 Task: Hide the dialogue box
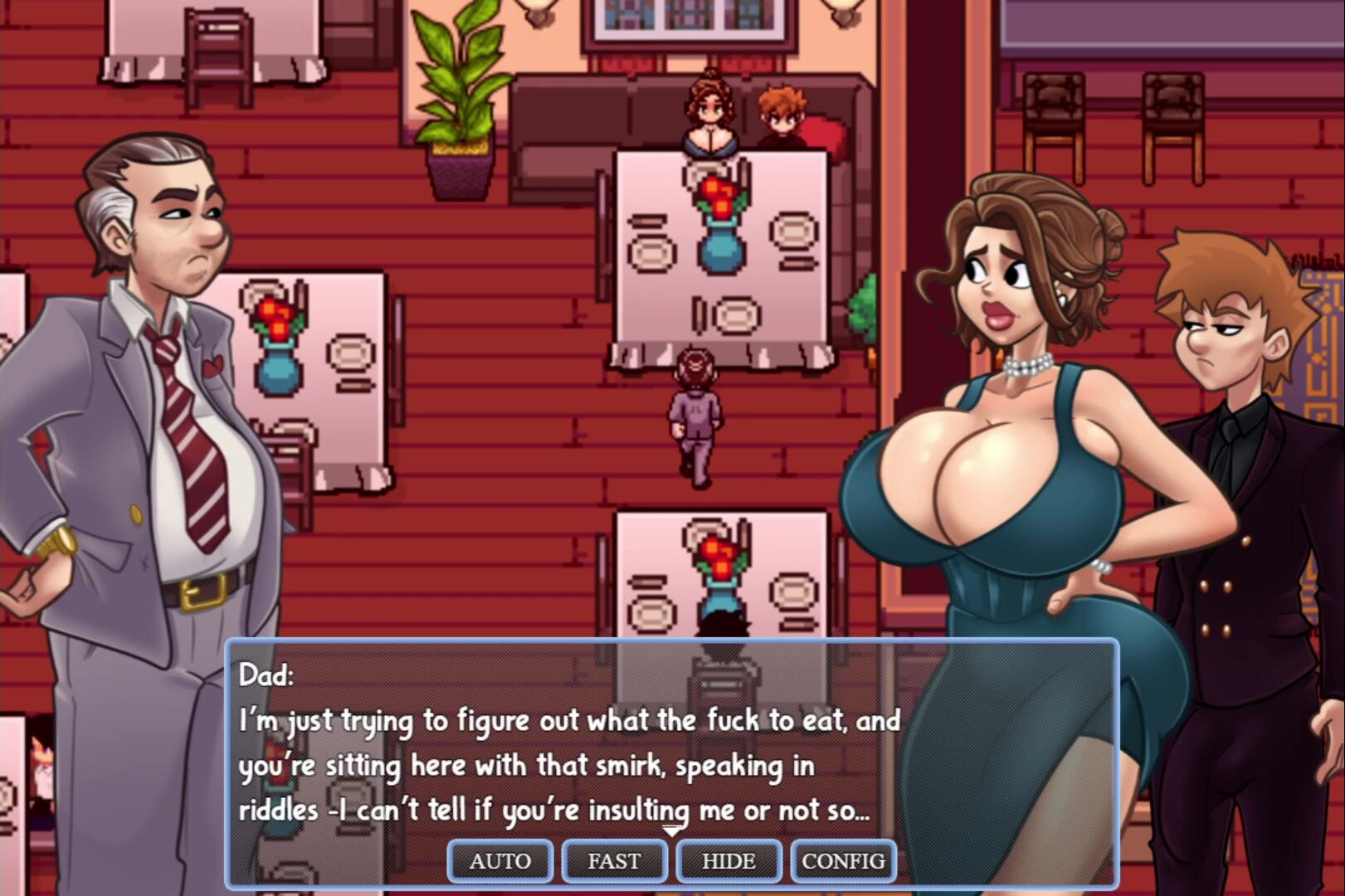(729, 861)
